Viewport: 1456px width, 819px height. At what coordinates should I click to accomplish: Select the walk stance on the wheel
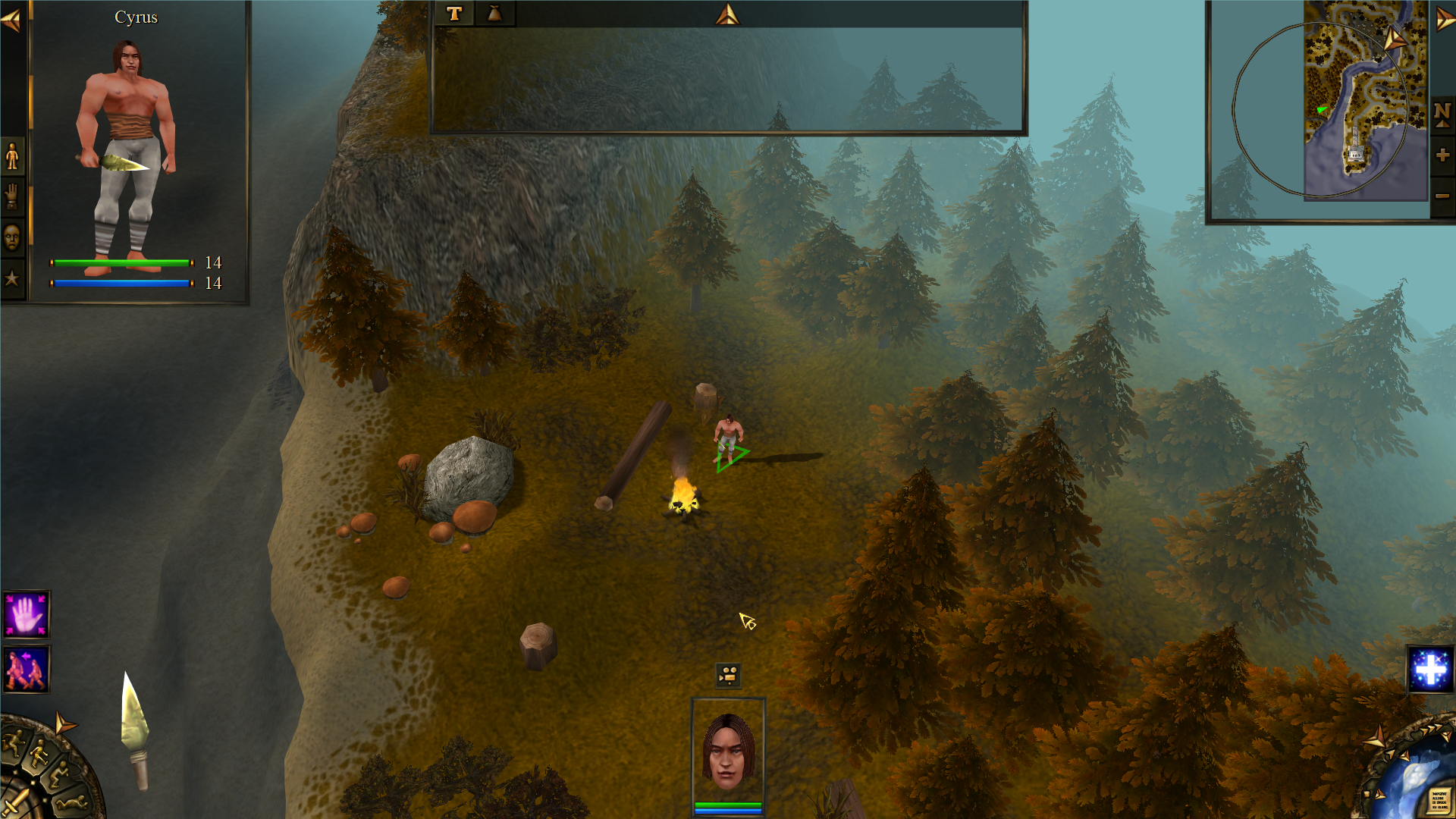click(x=39, y=752)
